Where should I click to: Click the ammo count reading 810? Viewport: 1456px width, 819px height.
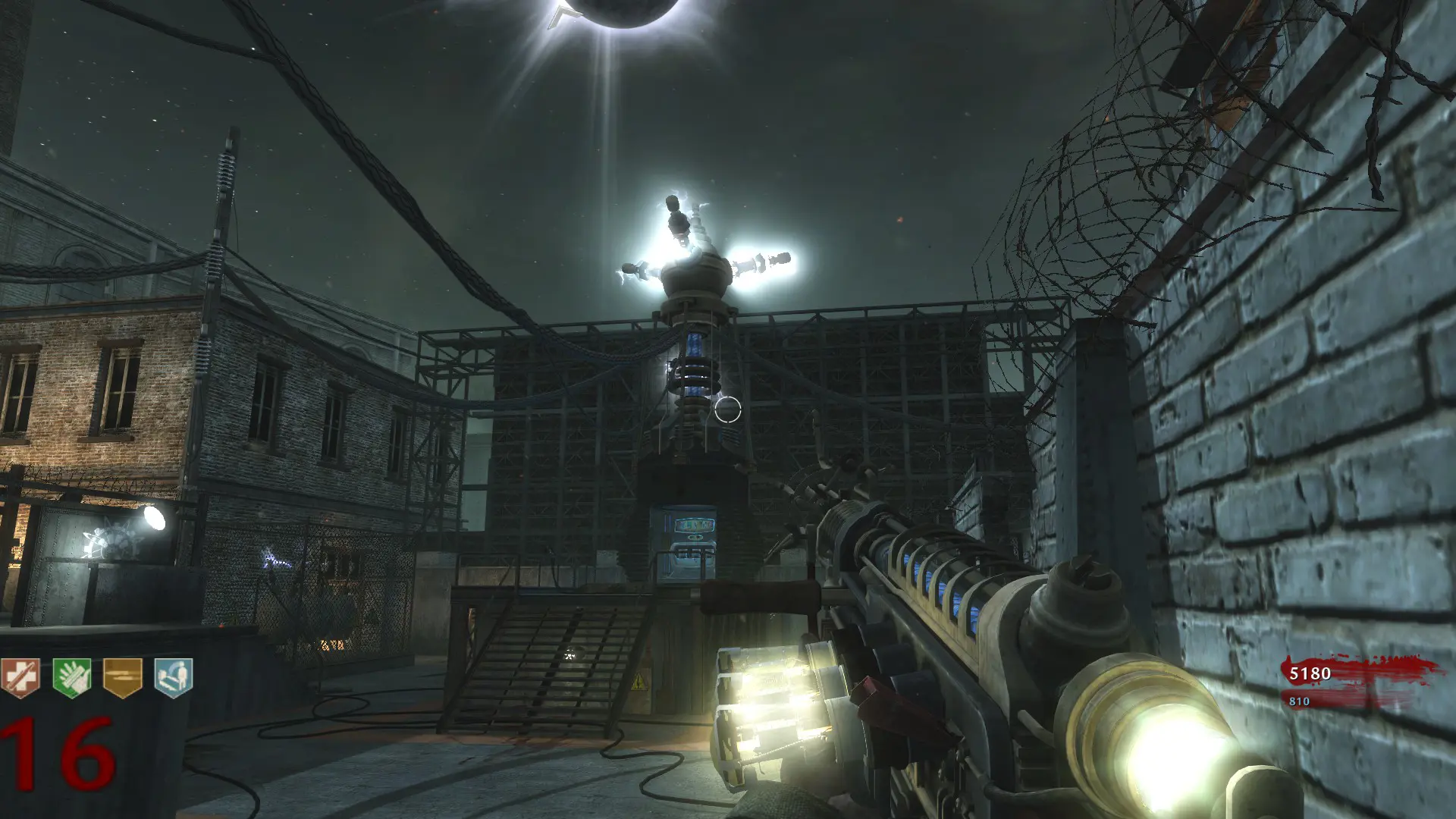click(1298, 699)
